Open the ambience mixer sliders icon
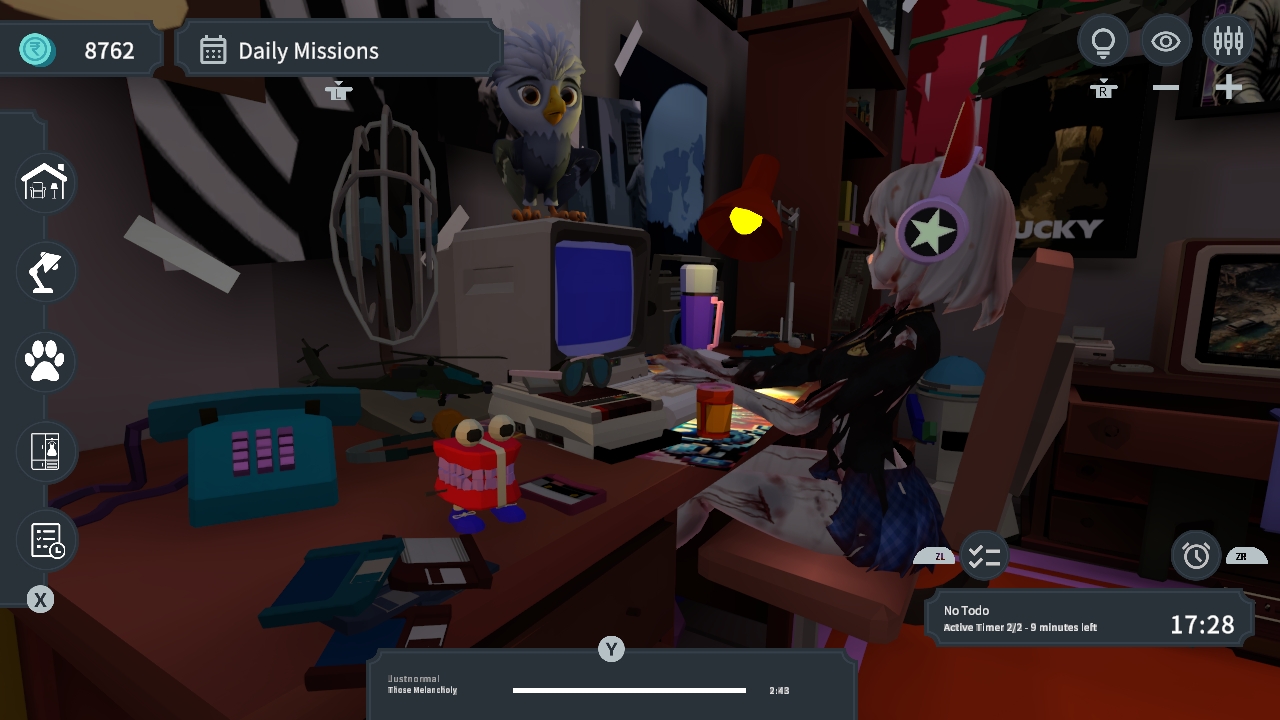 (x=1228, y=40)
